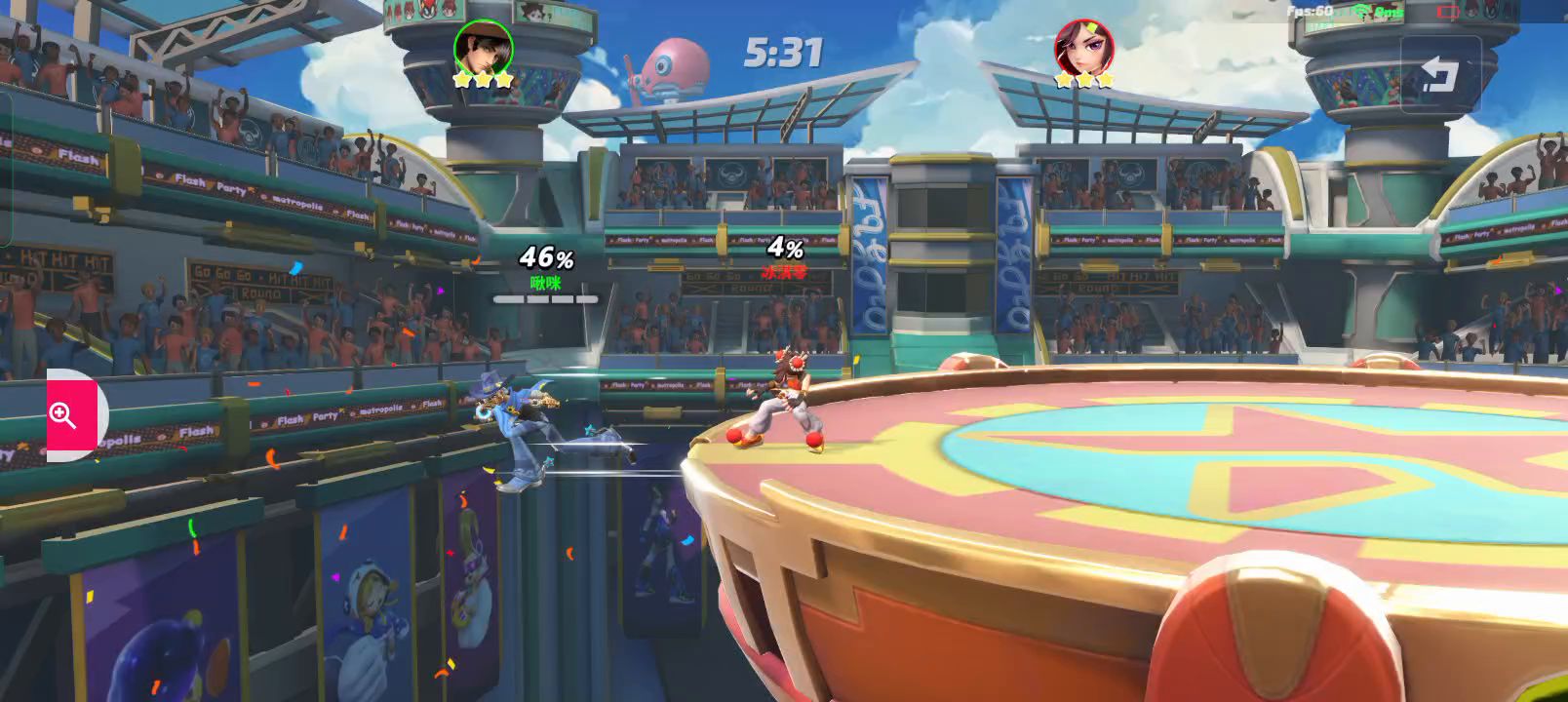Screen dimensions: 1568x702
Task: Click the return arrow button
Action: click(x=1439, y=75)
